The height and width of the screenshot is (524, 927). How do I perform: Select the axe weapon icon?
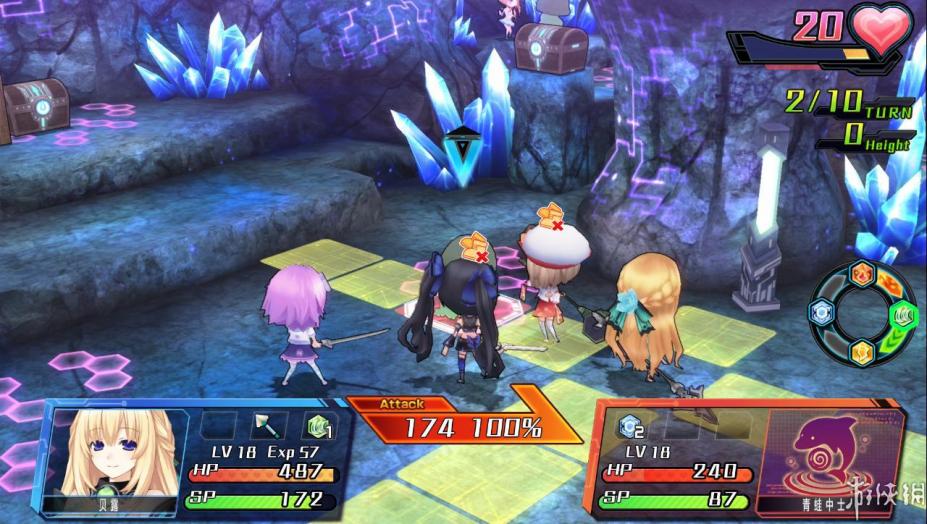pos(268,425)
